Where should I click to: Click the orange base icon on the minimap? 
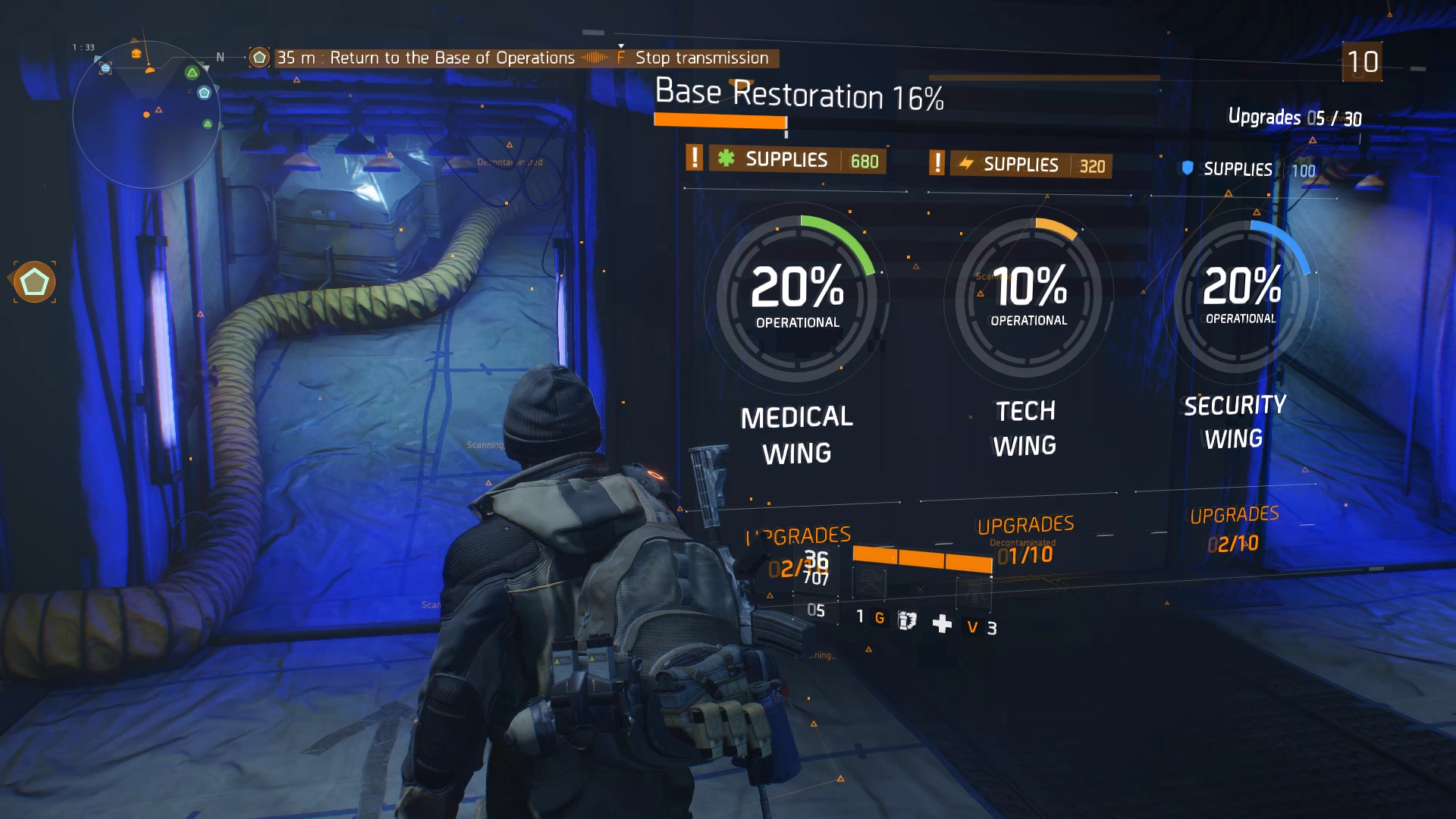pos(136,54)
